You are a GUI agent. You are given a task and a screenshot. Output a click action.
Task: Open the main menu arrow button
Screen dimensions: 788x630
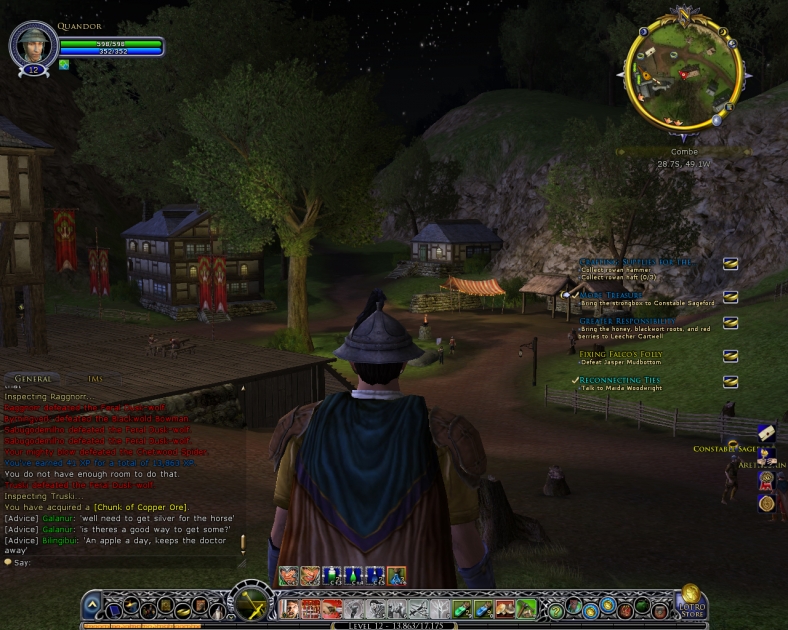click(x=92, y=605)
